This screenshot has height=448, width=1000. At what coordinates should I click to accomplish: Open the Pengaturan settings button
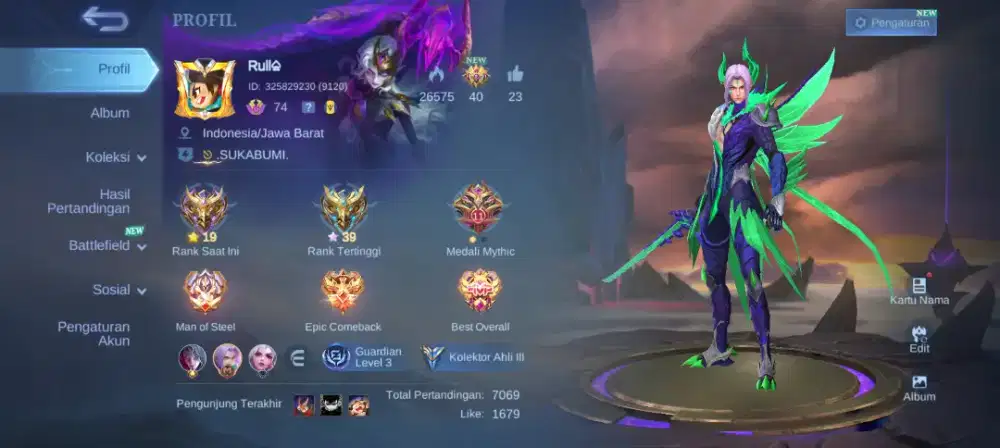click(x=890, y=22)
